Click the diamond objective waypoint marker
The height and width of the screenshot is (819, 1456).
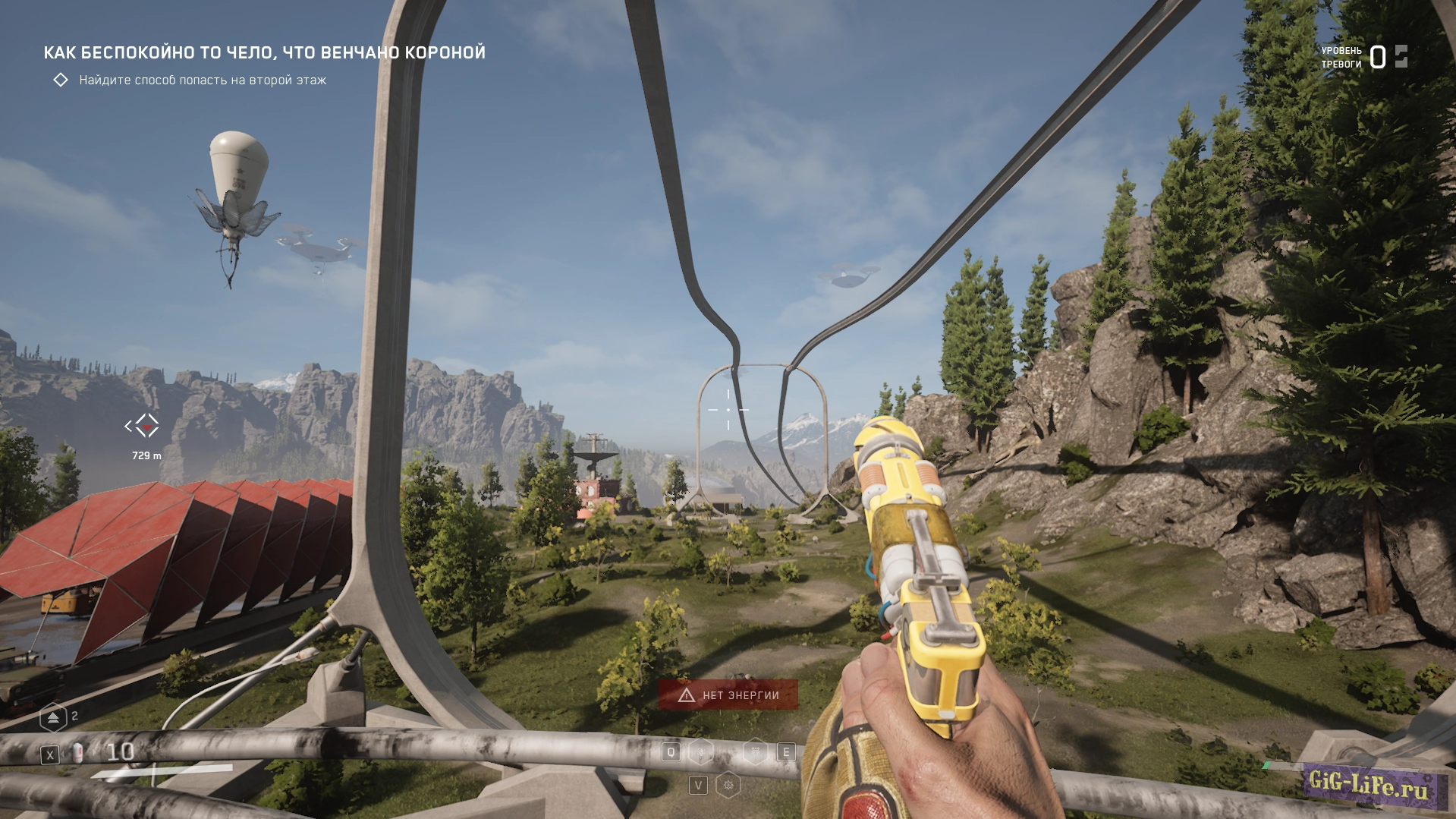[143, 426]
